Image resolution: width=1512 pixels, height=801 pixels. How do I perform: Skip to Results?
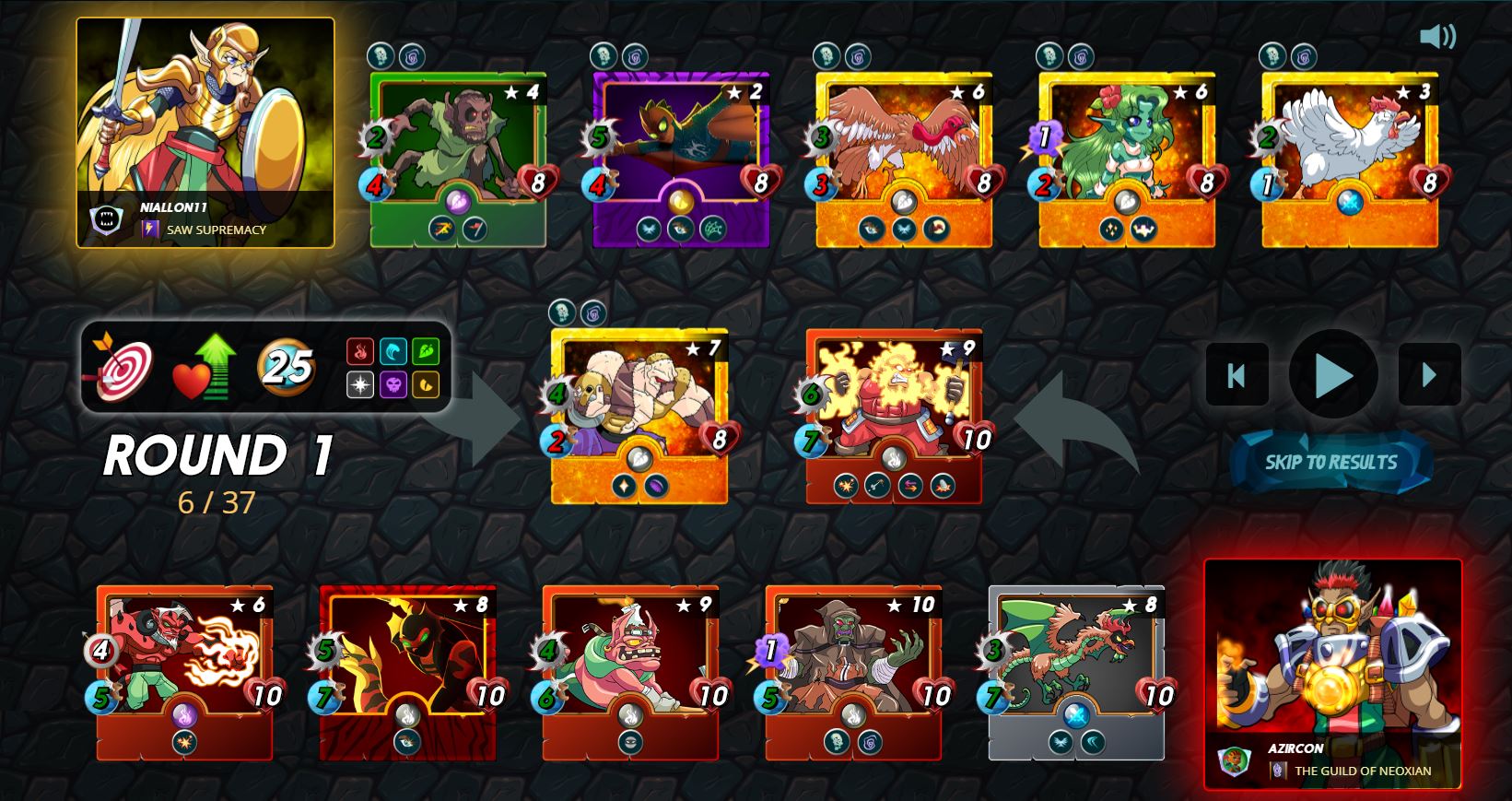click(1330, 462)
